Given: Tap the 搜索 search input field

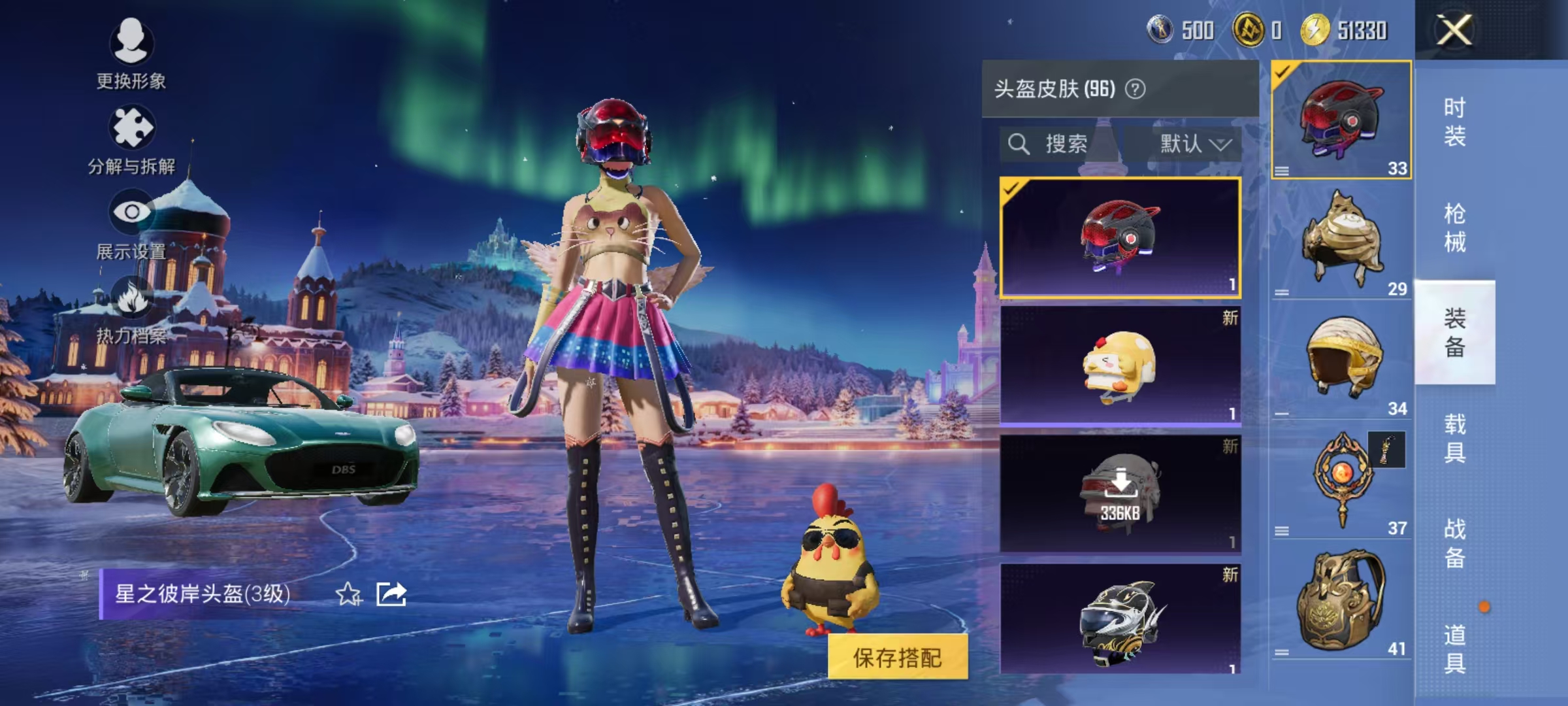Looking at the screenshot, I should coord(1071,144).
